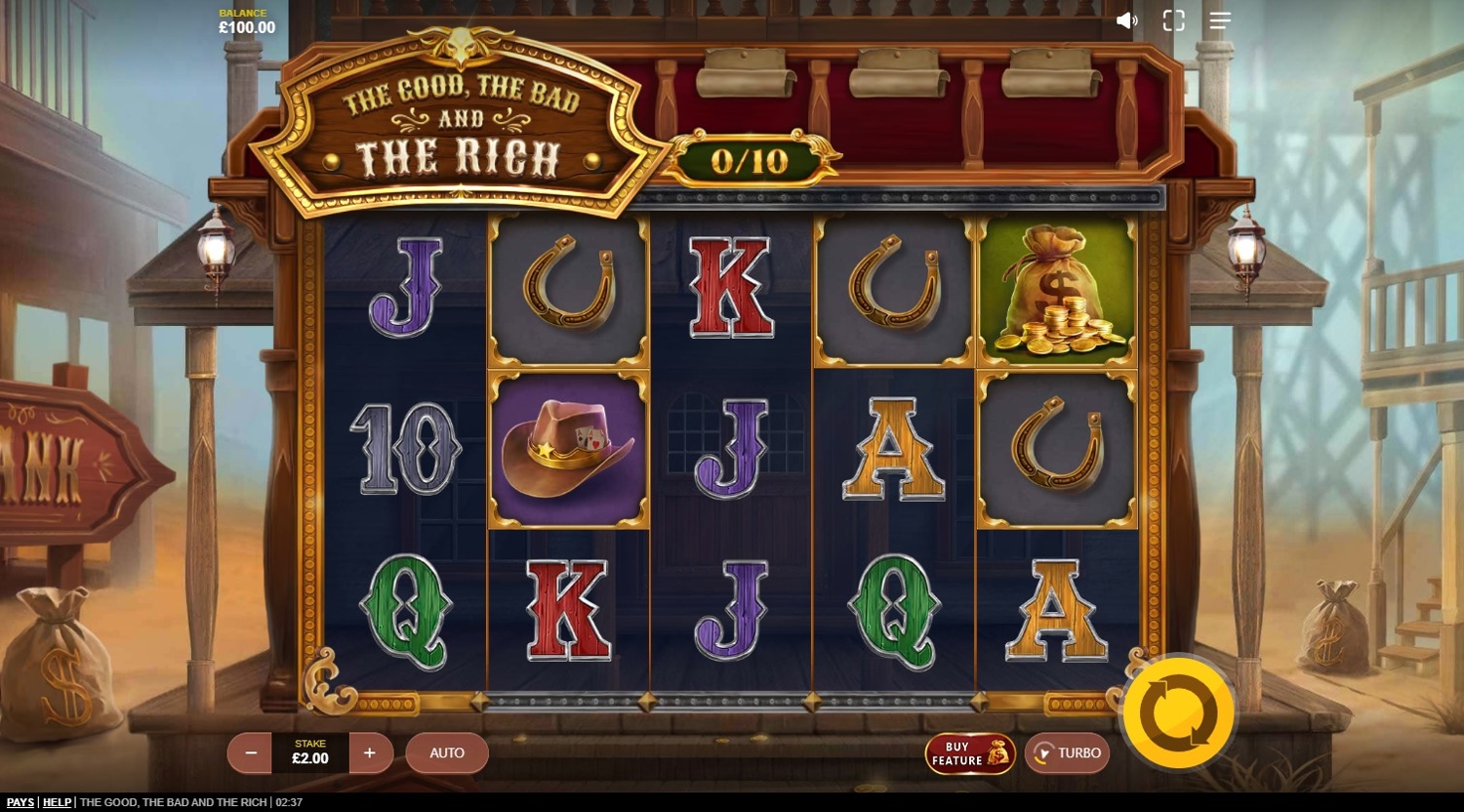Viewport: 1464px width, 812px height.
Task: Mute the game sound
Action: (x=1126, y=20)
